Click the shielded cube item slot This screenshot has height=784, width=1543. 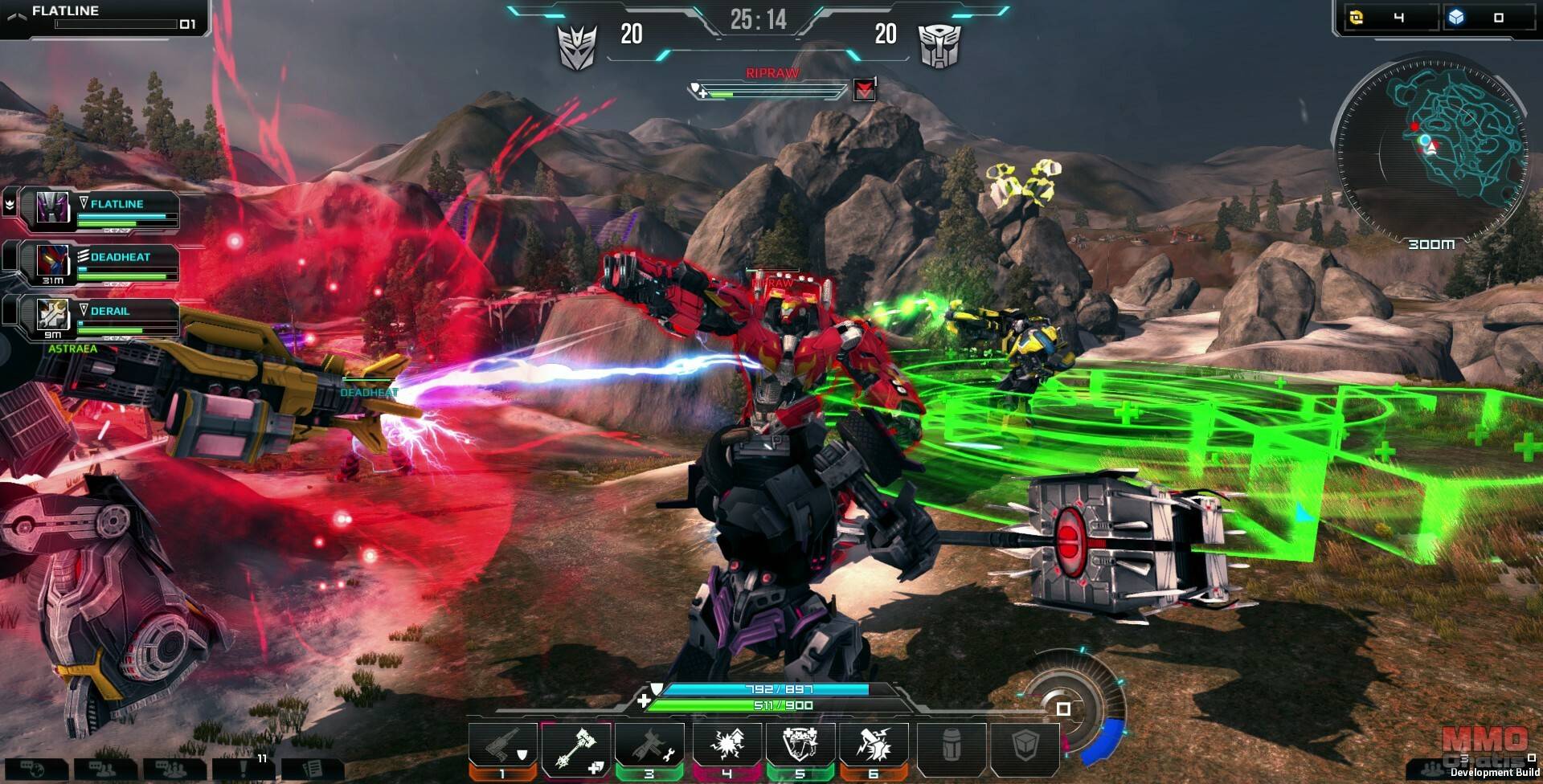click(x=1025, y=749)
